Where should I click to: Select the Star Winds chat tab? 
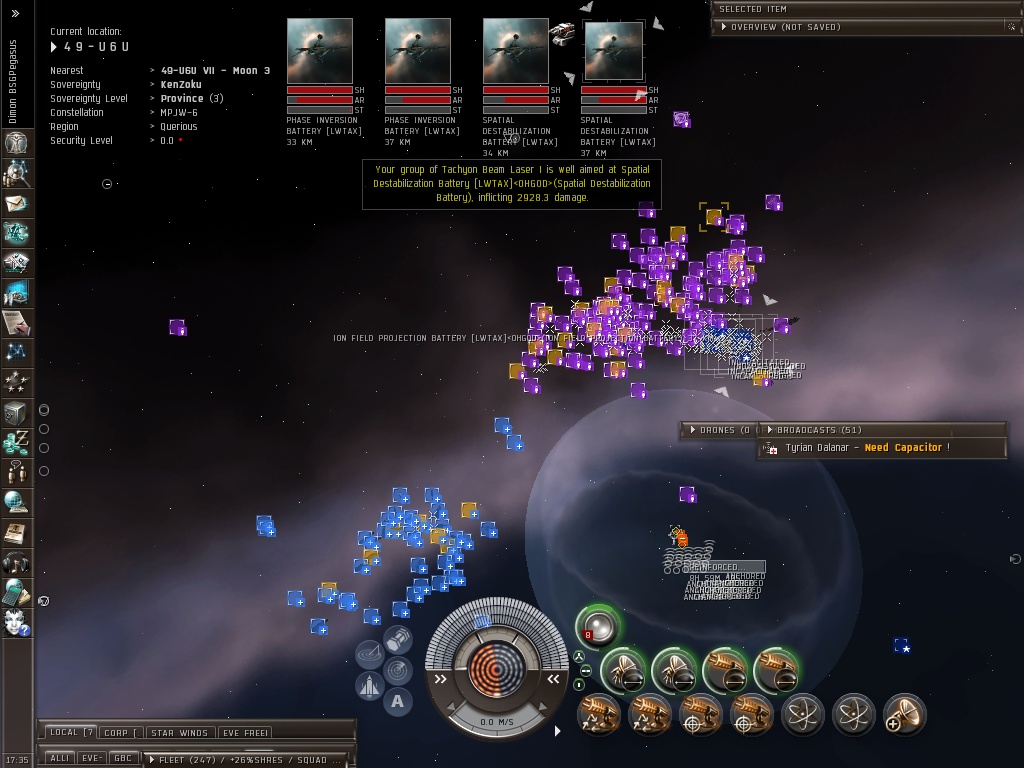[179, 733]
